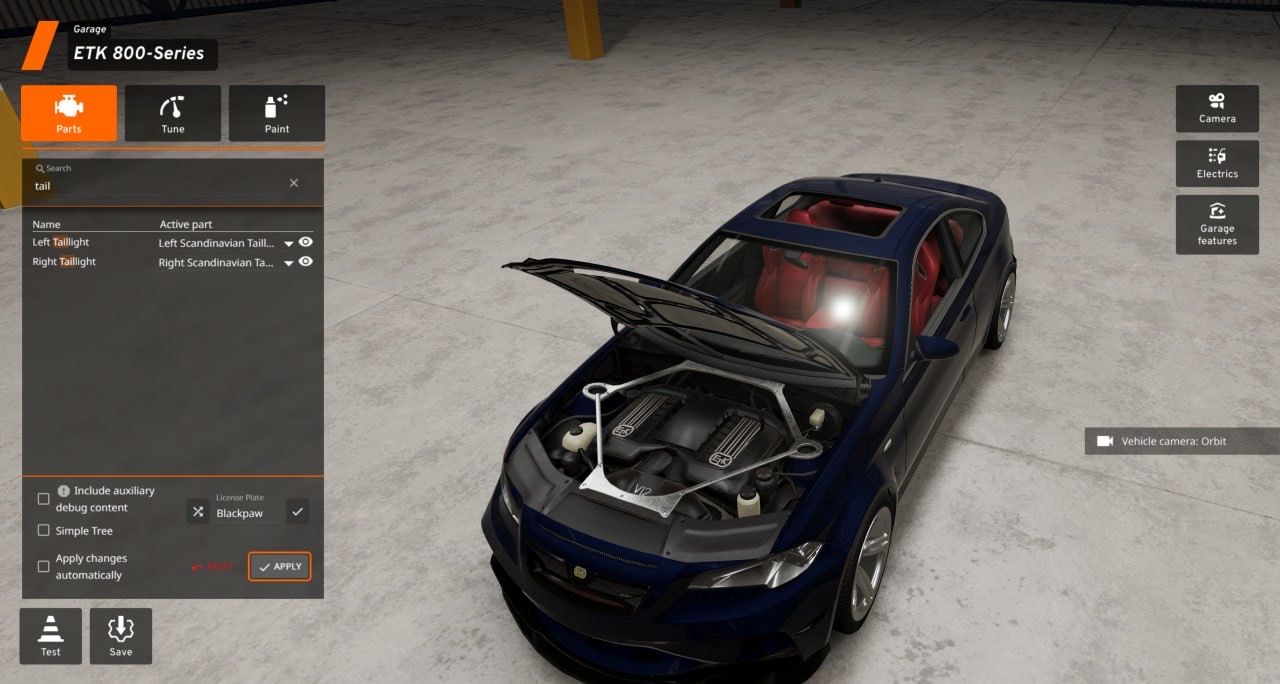
Task: Start a Test drive
Action: (x=51, y=636)
